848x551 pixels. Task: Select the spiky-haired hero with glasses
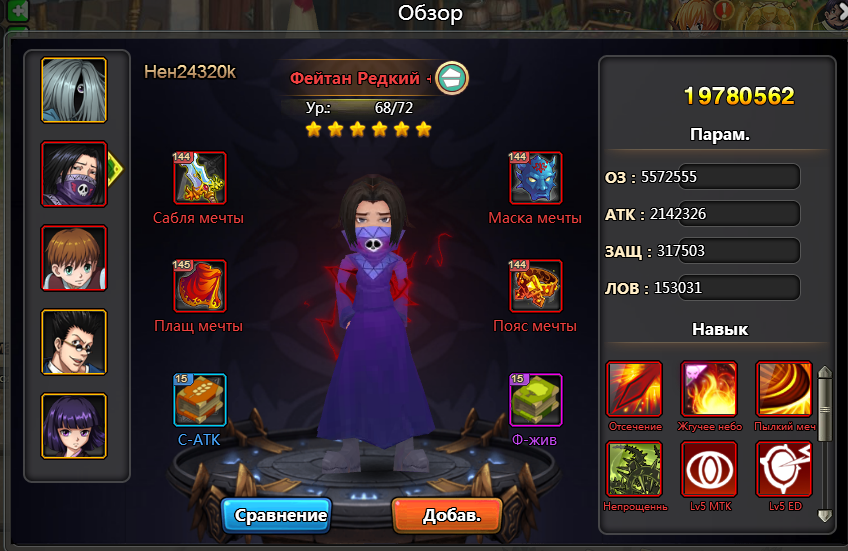(x=74, y=342)
